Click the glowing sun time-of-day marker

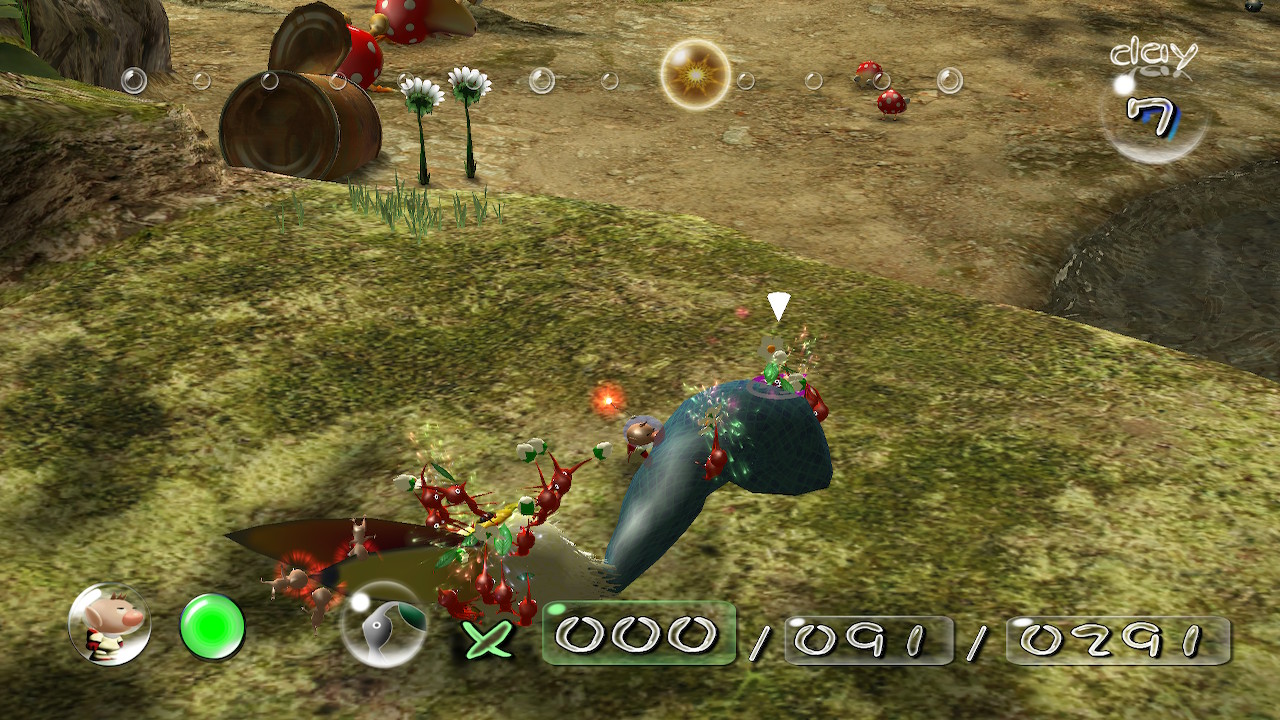695,74
